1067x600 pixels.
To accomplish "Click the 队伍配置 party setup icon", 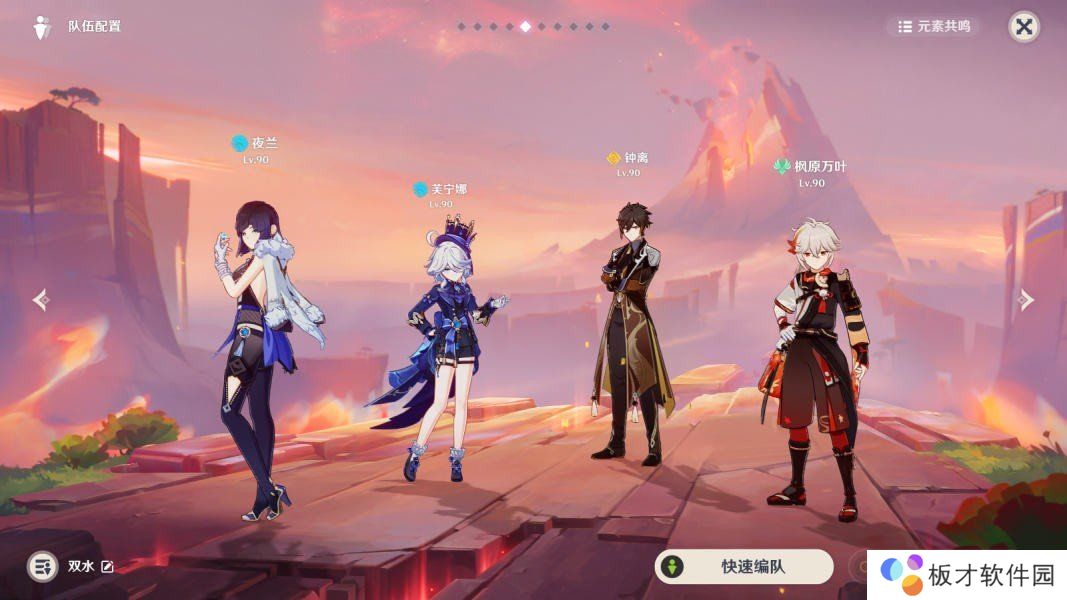I will click(42, 27).
